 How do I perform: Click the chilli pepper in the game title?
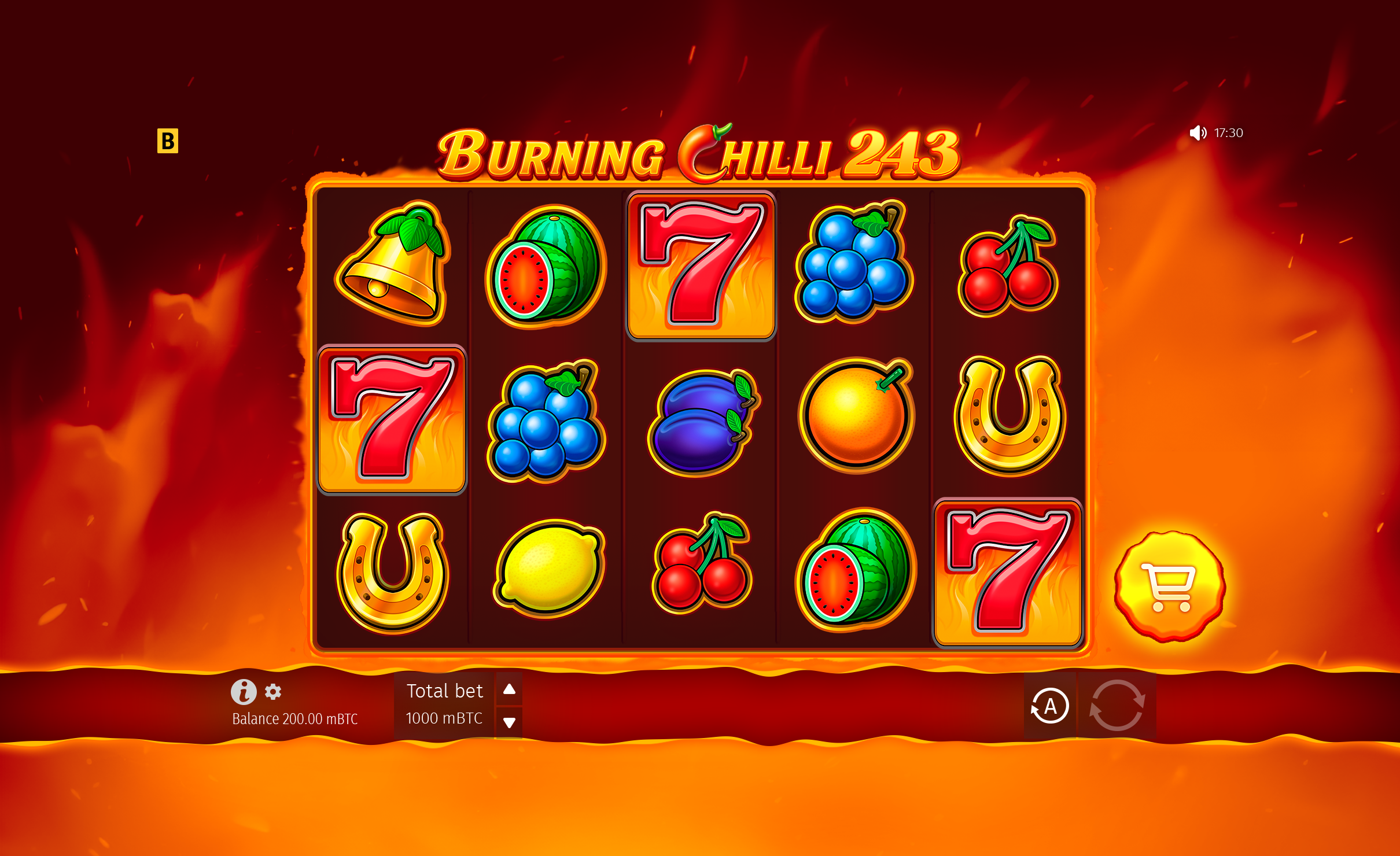coord(701,152)
